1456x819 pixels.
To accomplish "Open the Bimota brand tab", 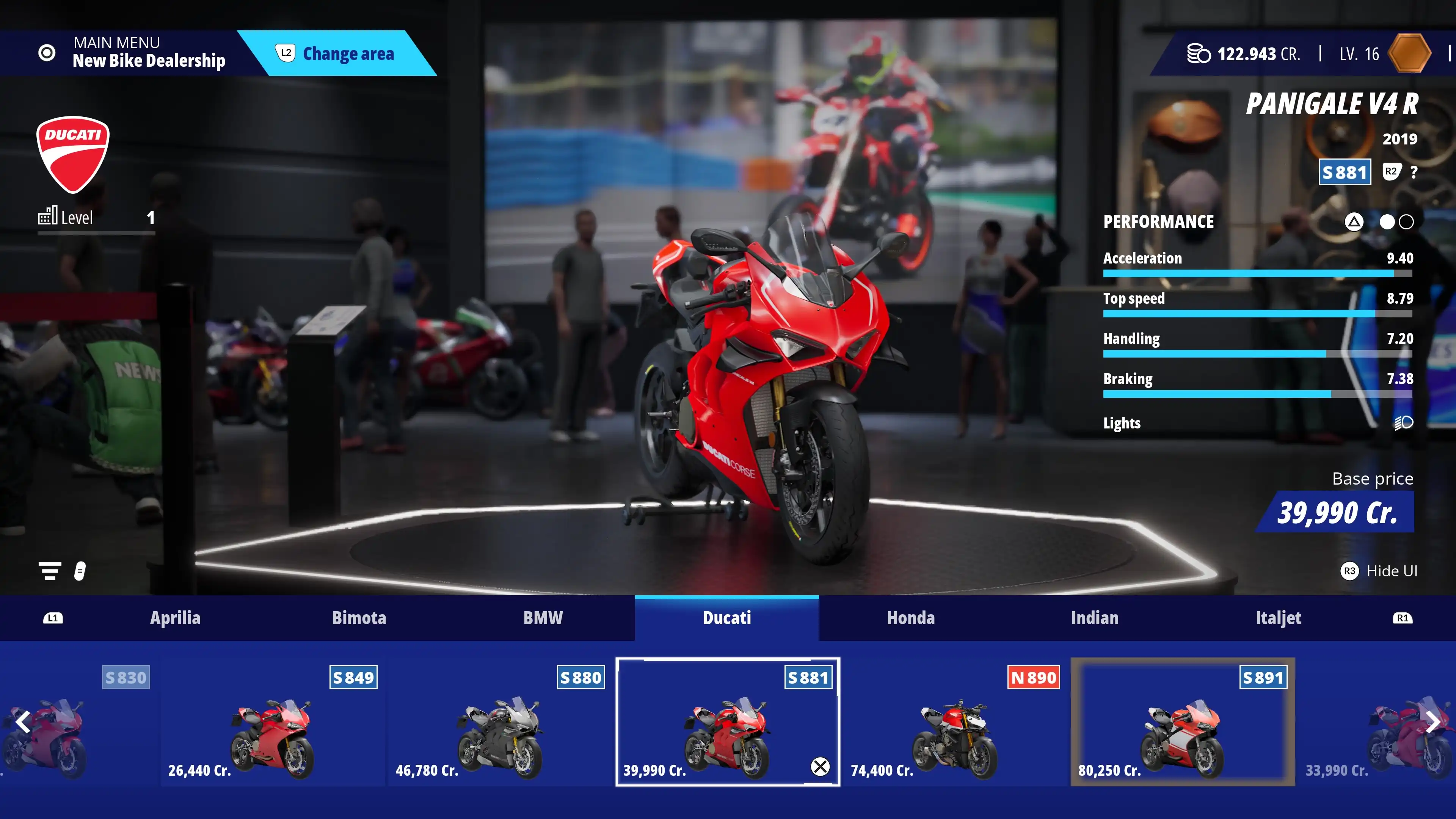I will click(359, 618).
